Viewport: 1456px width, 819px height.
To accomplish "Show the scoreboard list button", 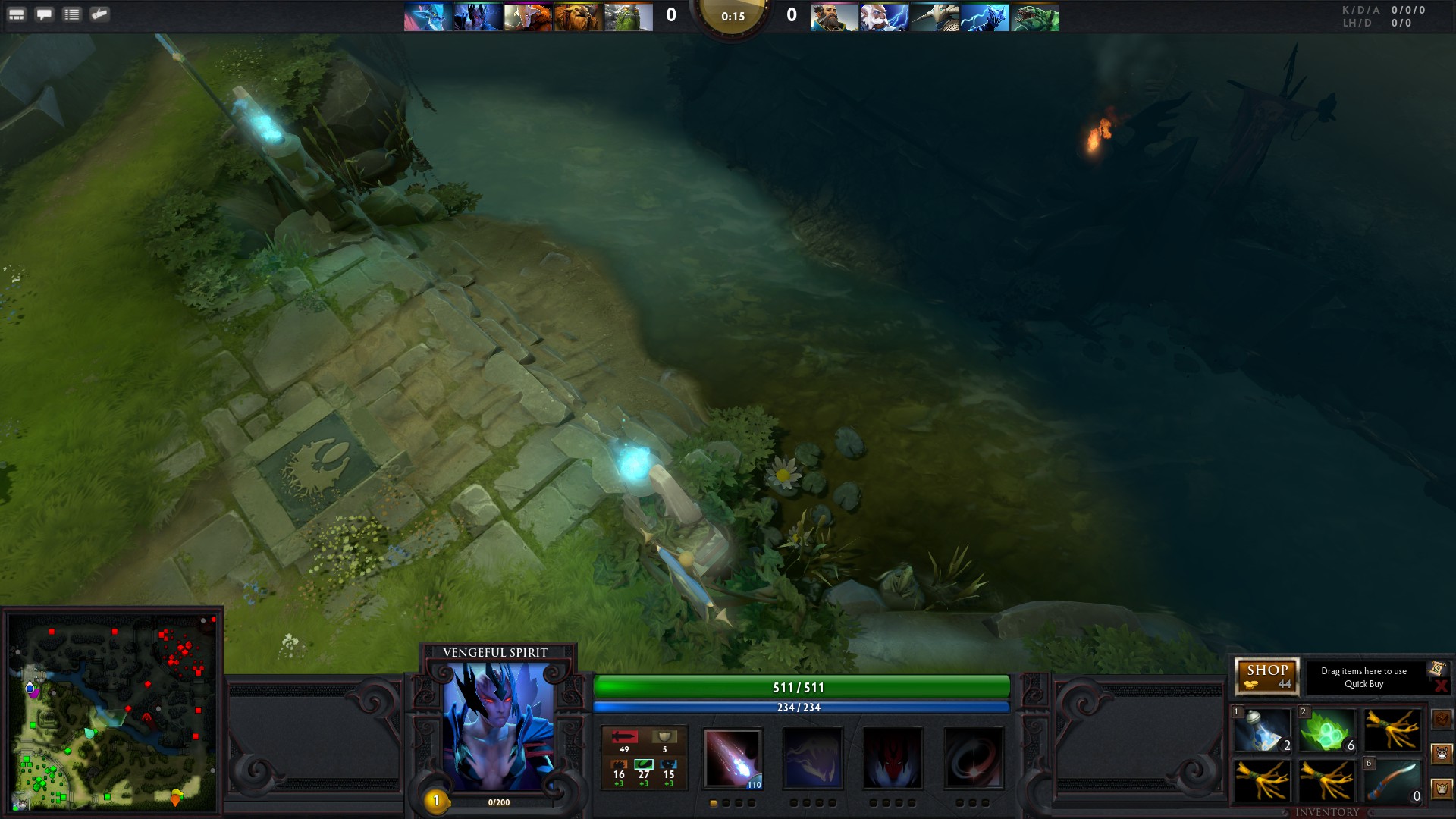I will click(x=72, y=14).
